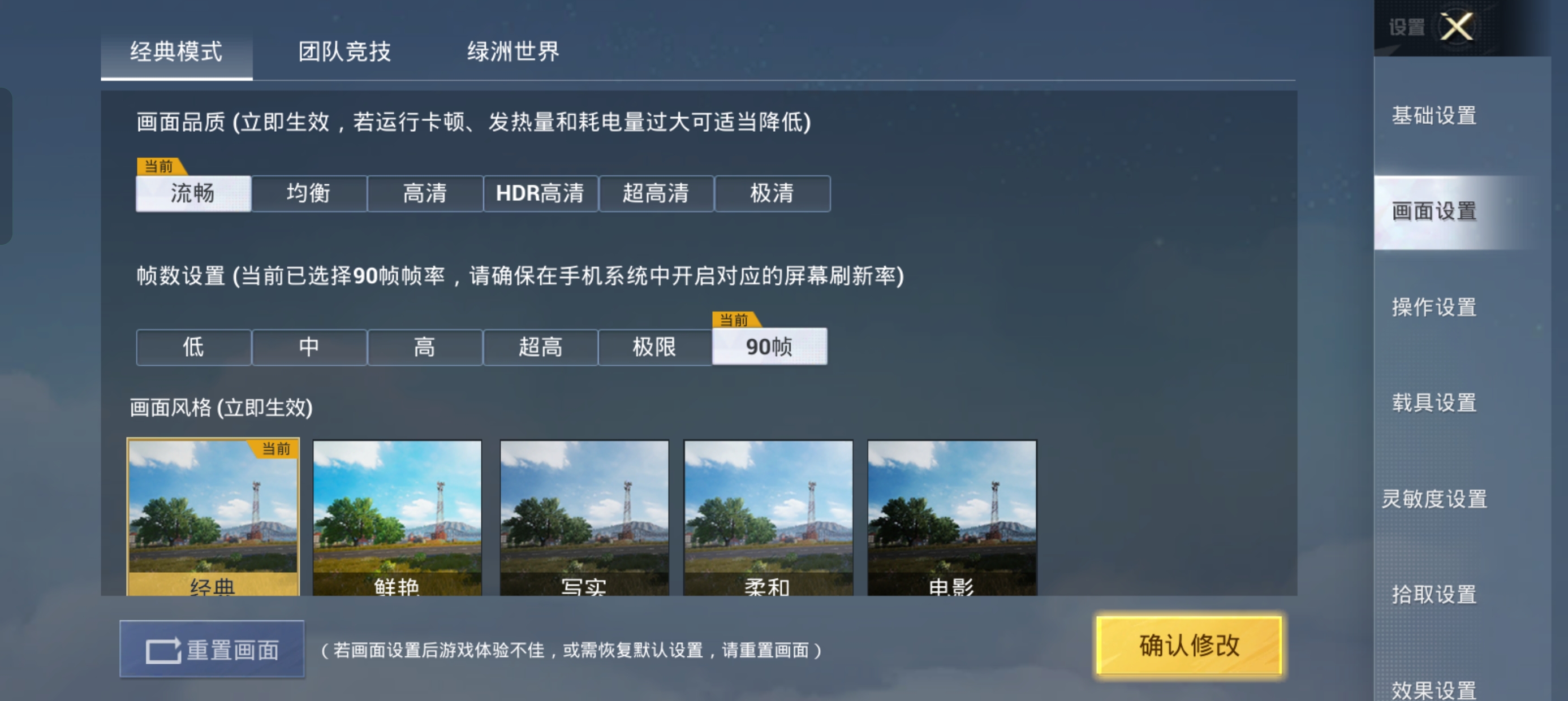Select 均衡 picture quality

(309, 193)
